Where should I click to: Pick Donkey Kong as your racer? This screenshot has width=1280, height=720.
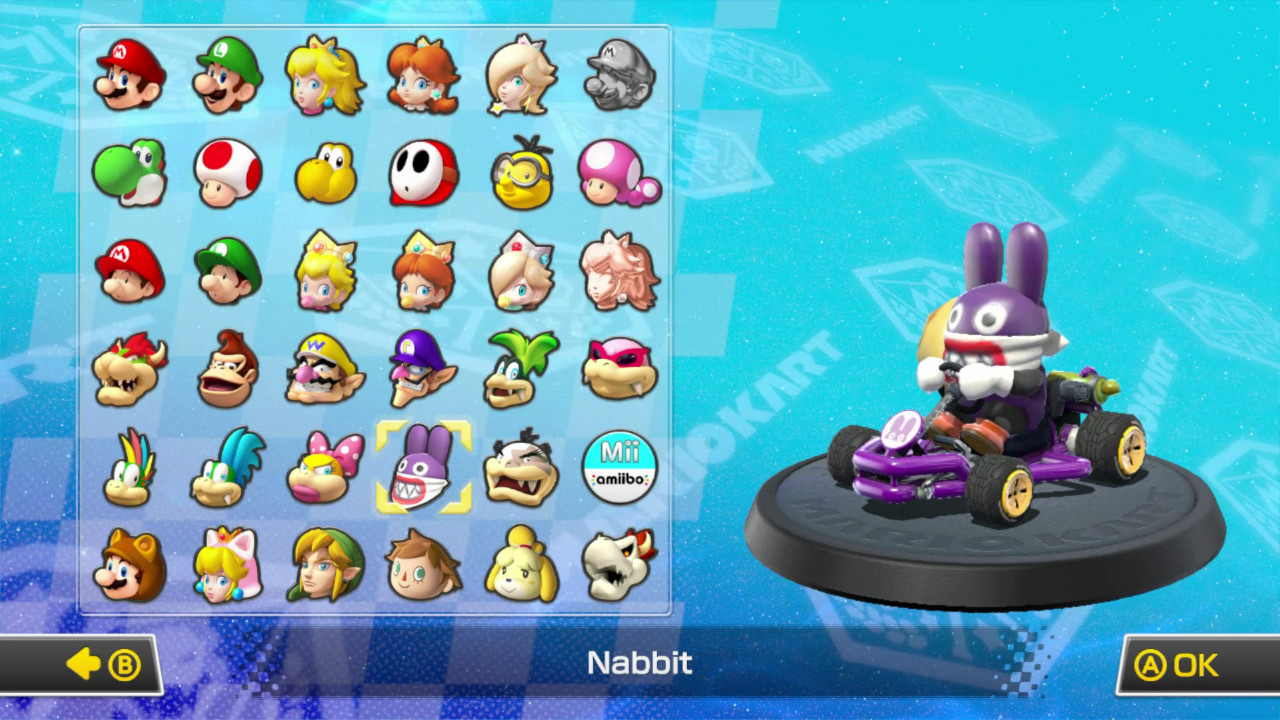coord(224,366)
